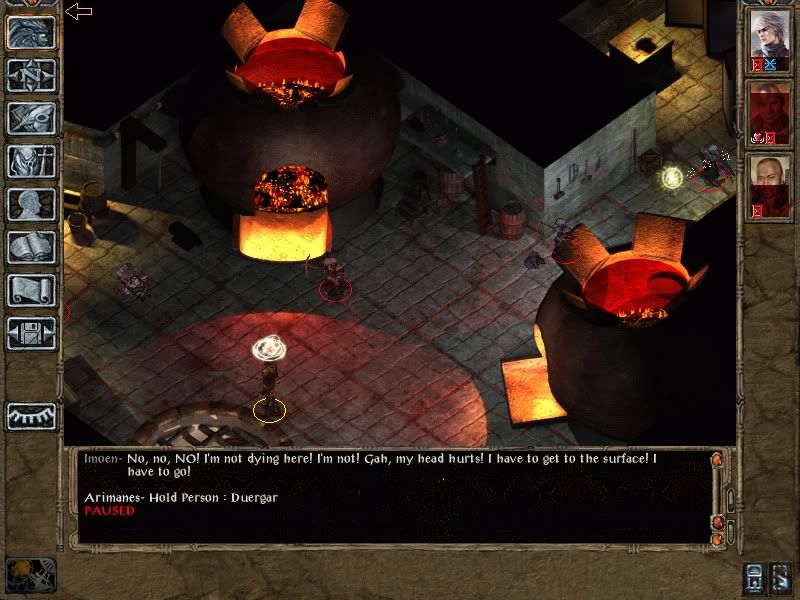
Task: Select the red-tinted middle party portrait
Action: point(770,112)
